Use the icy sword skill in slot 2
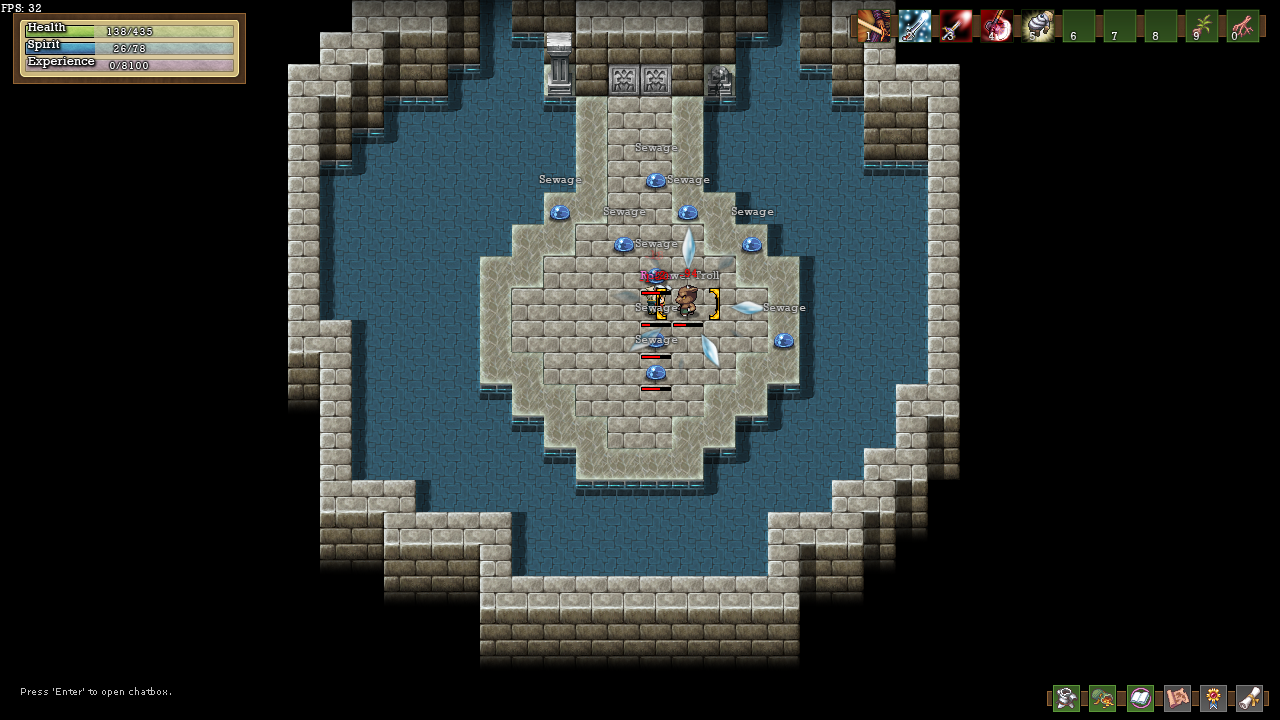The width and height of the screenshot is (1280, 720). (x=915, y=26)
